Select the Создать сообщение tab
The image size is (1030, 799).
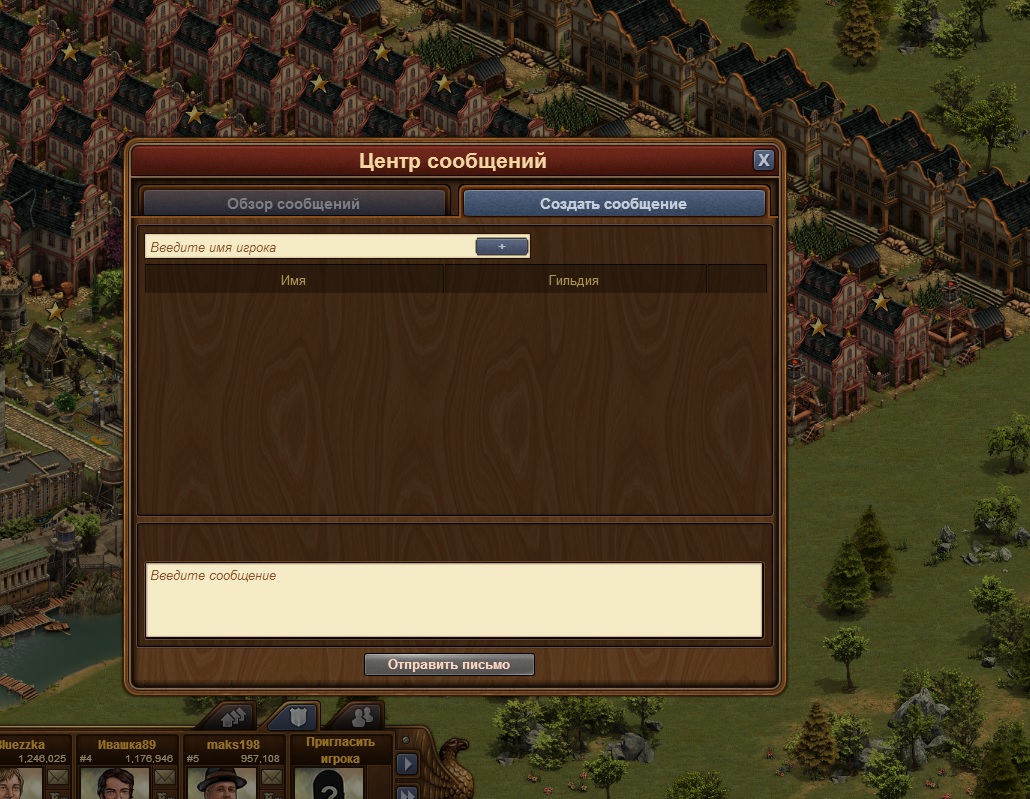[613, 203]
